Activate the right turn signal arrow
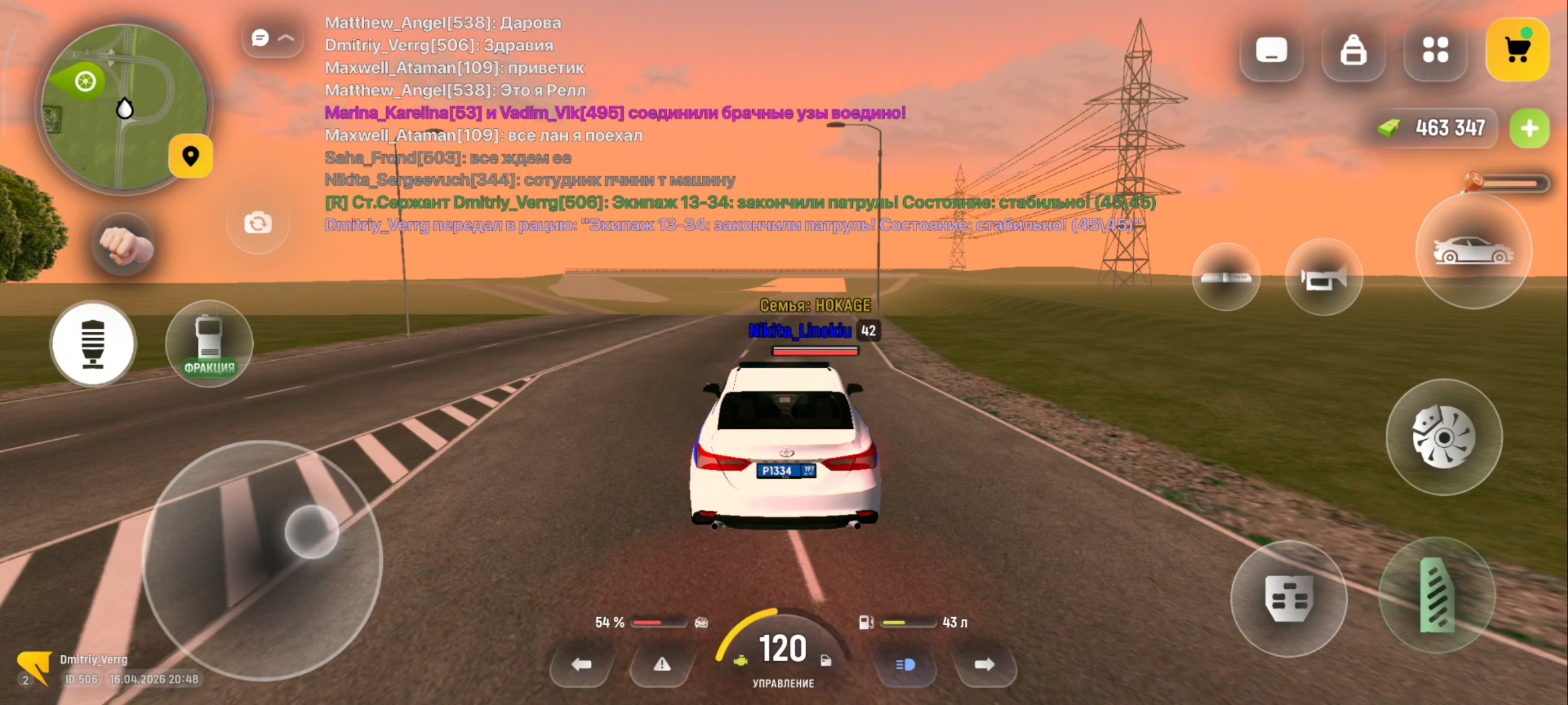Screen dimensions: 1568x705 pos(986,666)
